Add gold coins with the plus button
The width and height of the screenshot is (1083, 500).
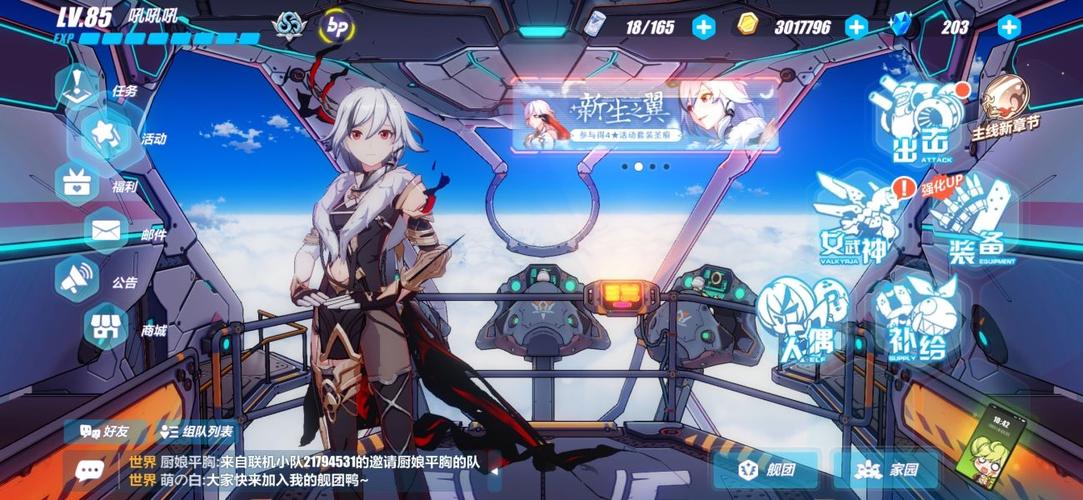click(x=856, y=27)
